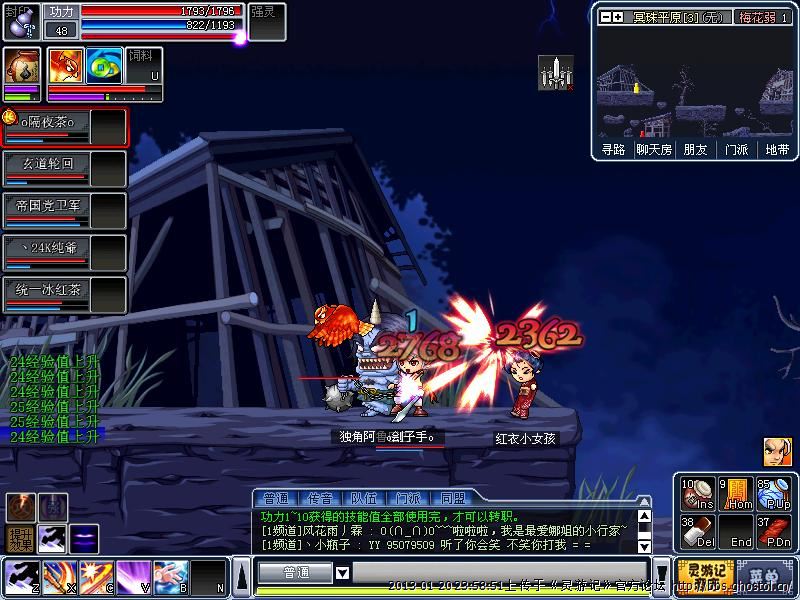Screen dimensions: 800x600
Task: Open the 寻路 pathfinding button
Action: pyautogui.click(x=613, y=150)
